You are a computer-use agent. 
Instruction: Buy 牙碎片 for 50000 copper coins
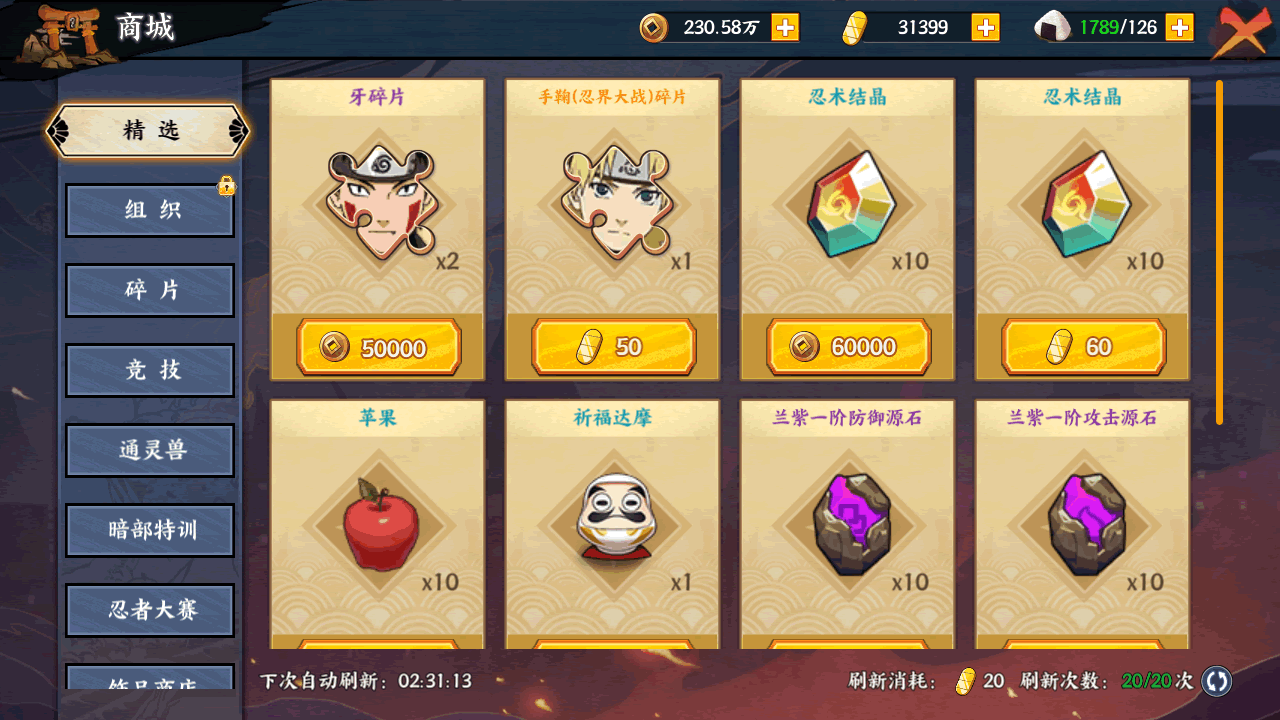coord(378,347)
